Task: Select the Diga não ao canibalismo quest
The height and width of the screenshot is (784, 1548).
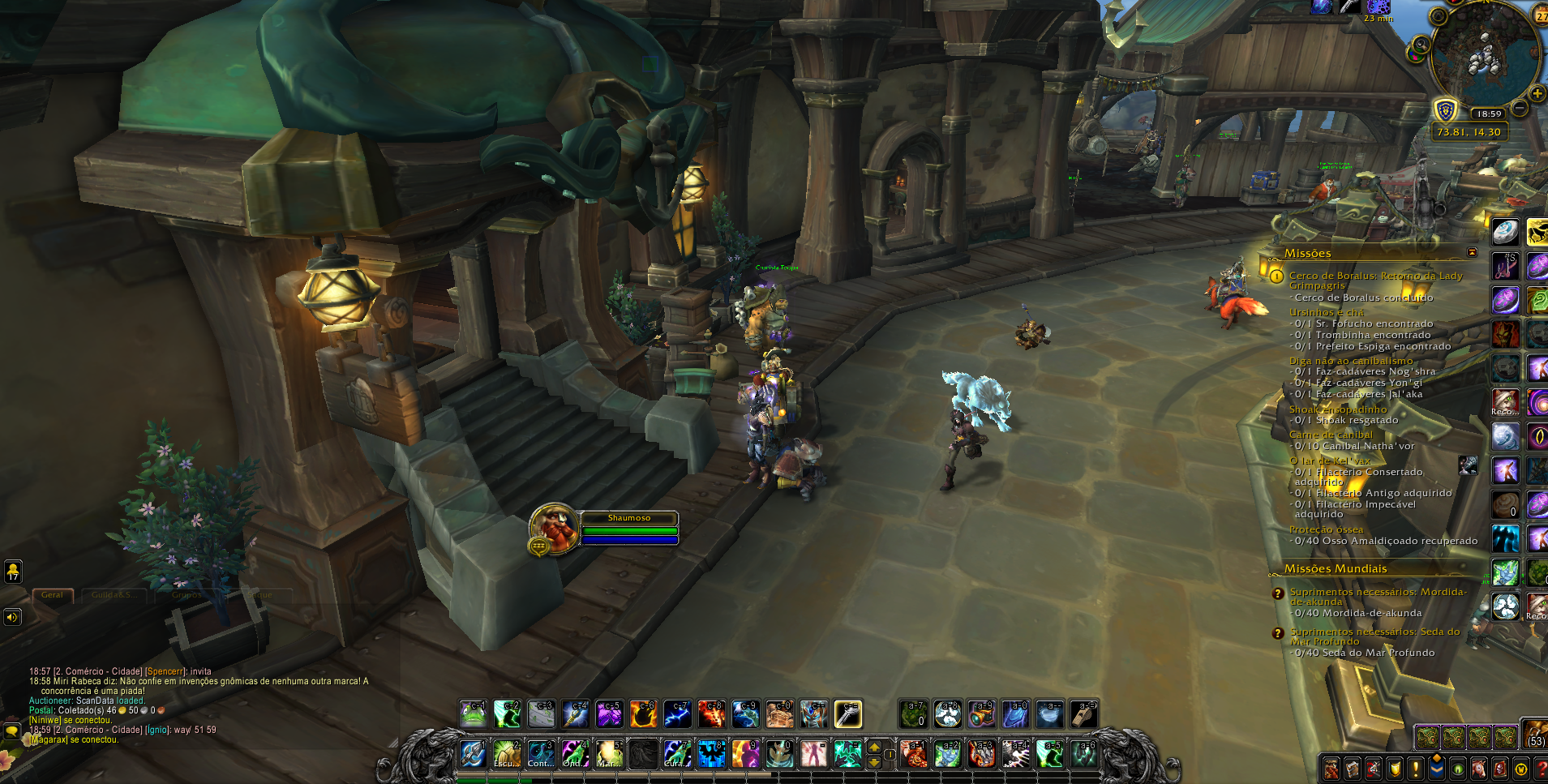Action: (x=1350, y=361)
